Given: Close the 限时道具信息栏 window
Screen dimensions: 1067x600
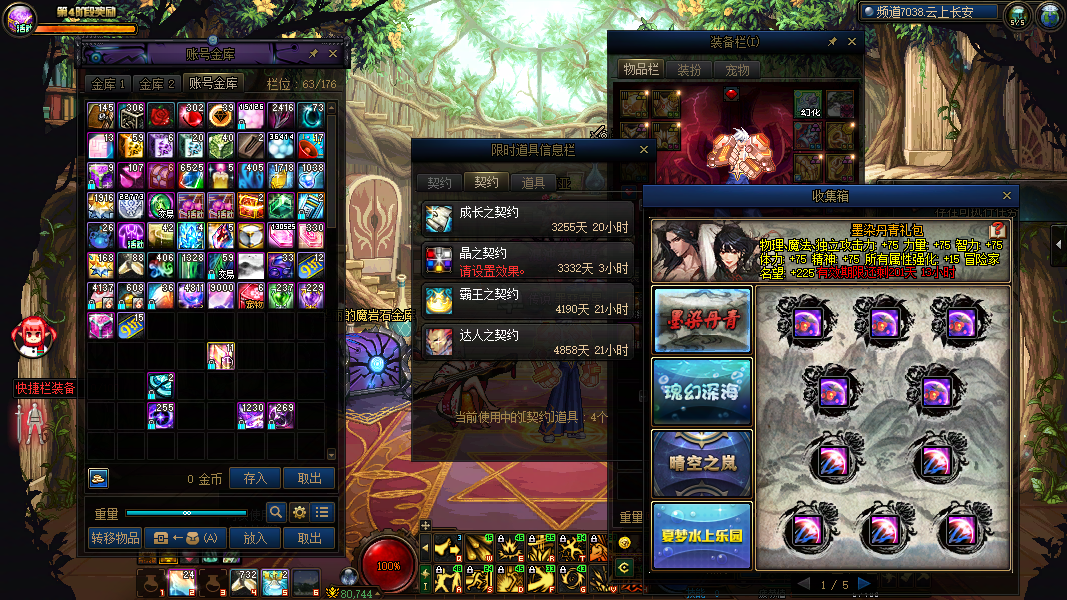Looking at the screenshot, I should tap(644, 150).
